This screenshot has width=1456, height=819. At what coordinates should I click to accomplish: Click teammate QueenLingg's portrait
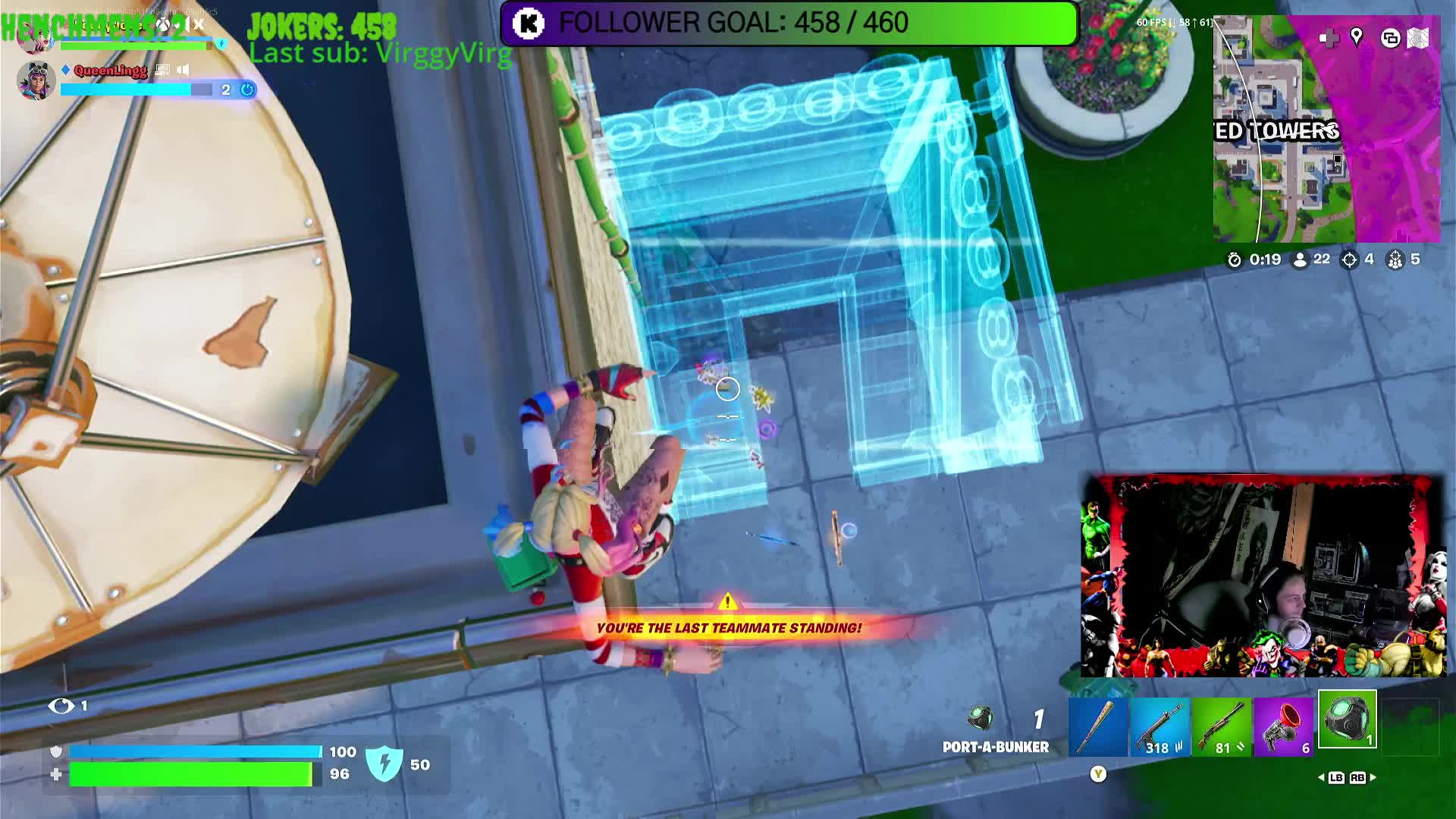(x=36, y=80)
